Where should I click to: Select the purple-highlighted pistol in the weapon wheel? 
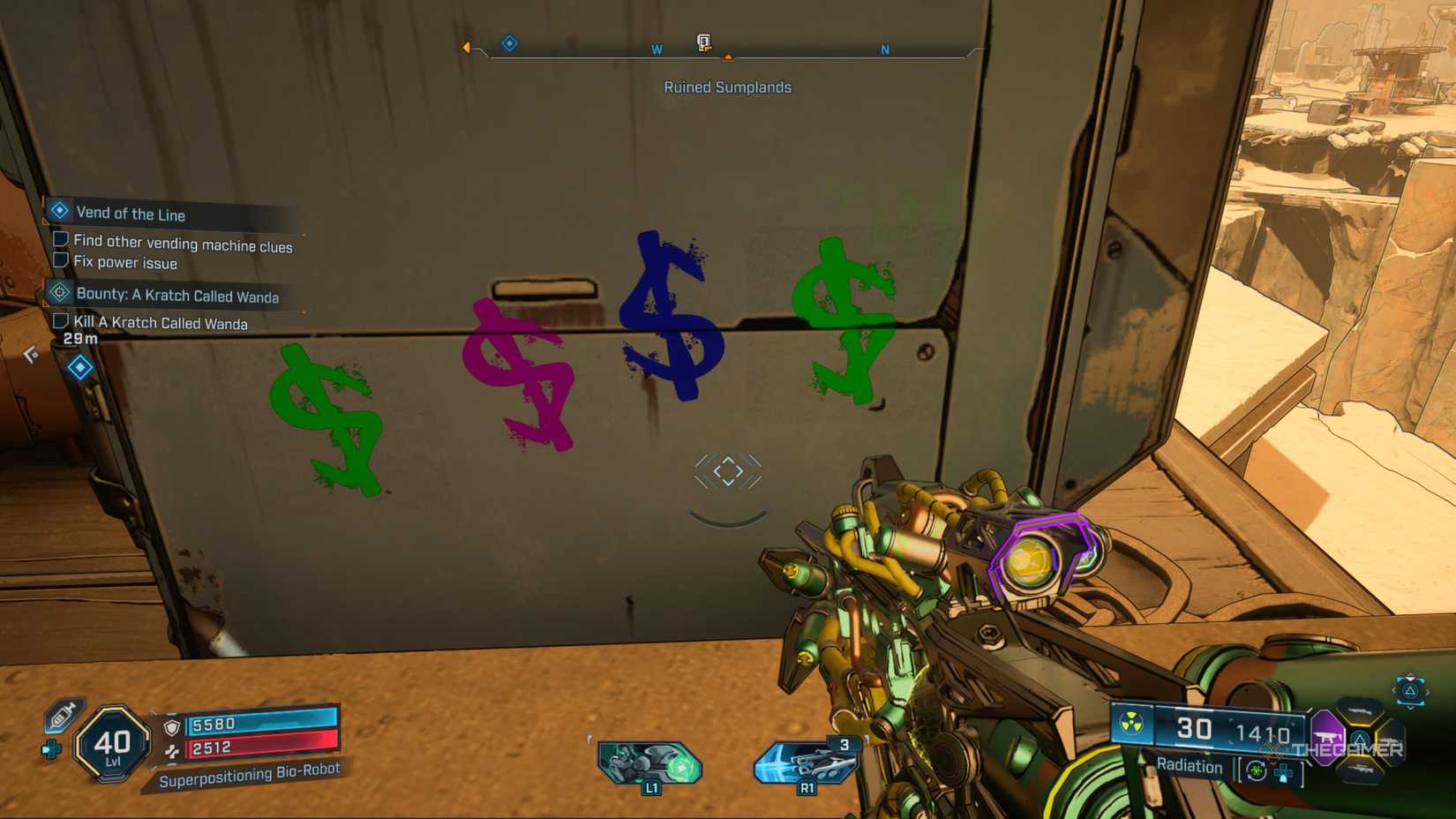[1328, 737]
